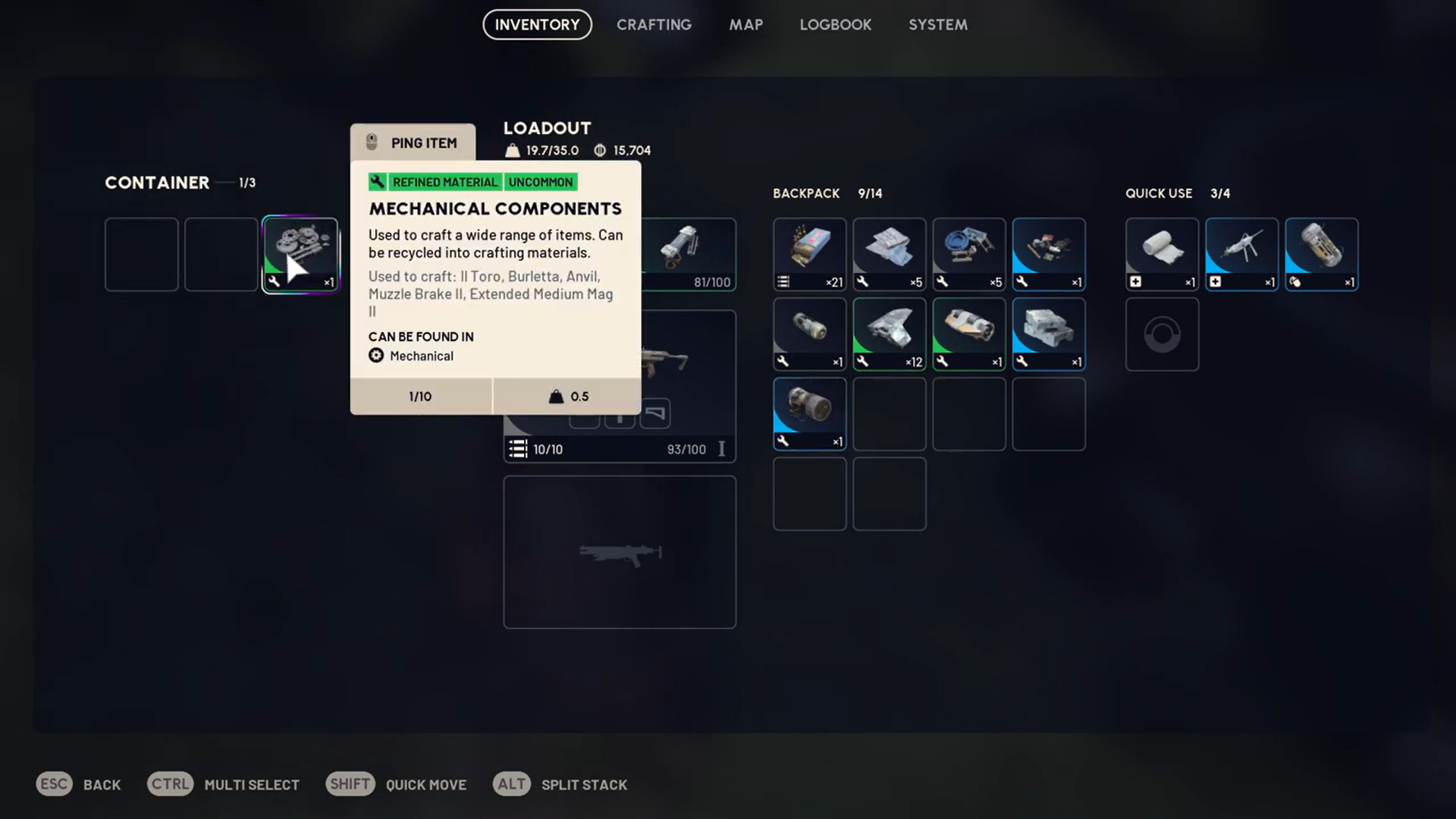Select the ammo box stack of 21
Viewport: 1456px width, 819px height.
click(x=809, y=255)
